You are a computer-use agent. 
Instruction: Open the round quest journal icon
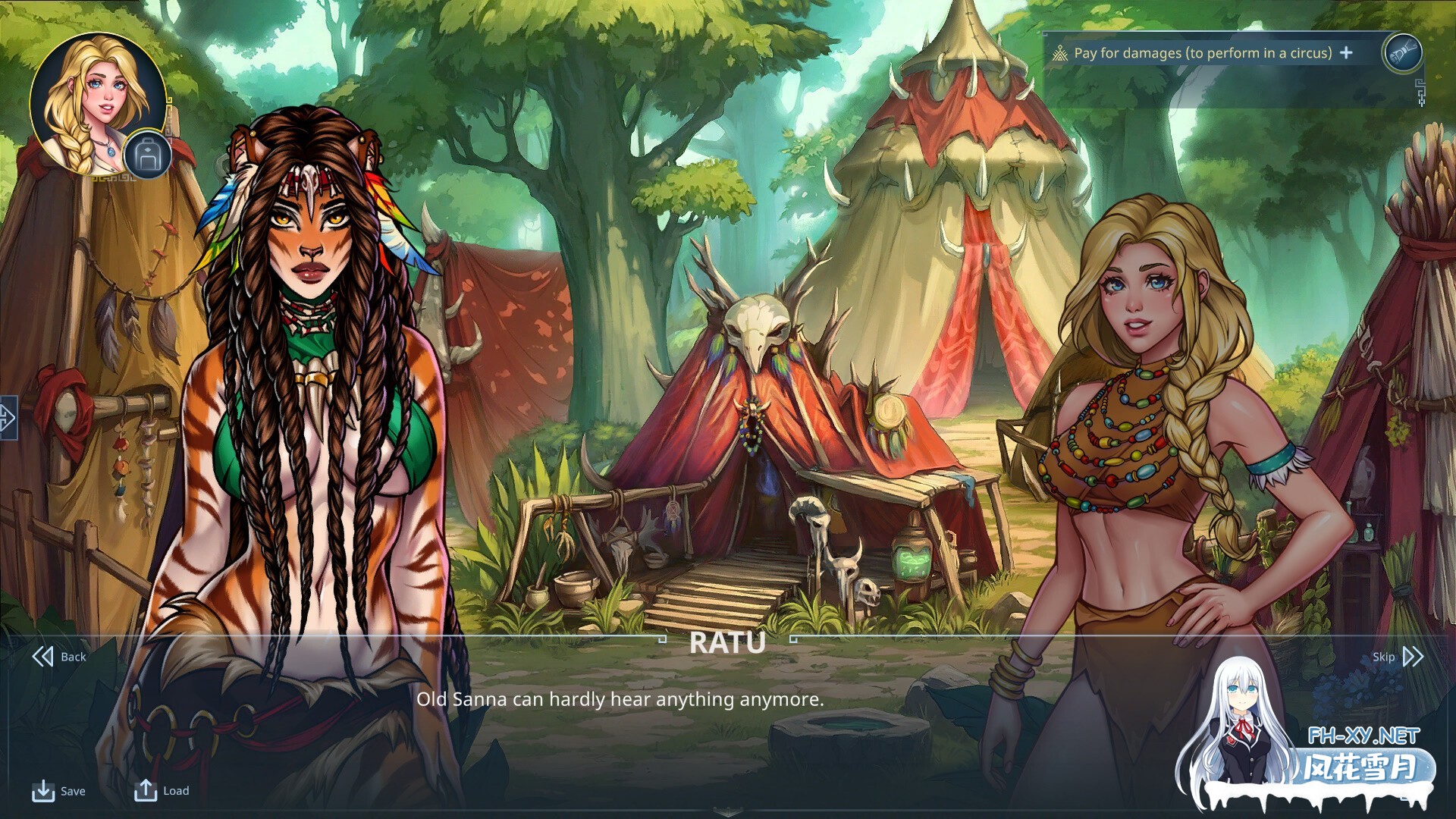pyautogui.click(x=1401, y=52)
